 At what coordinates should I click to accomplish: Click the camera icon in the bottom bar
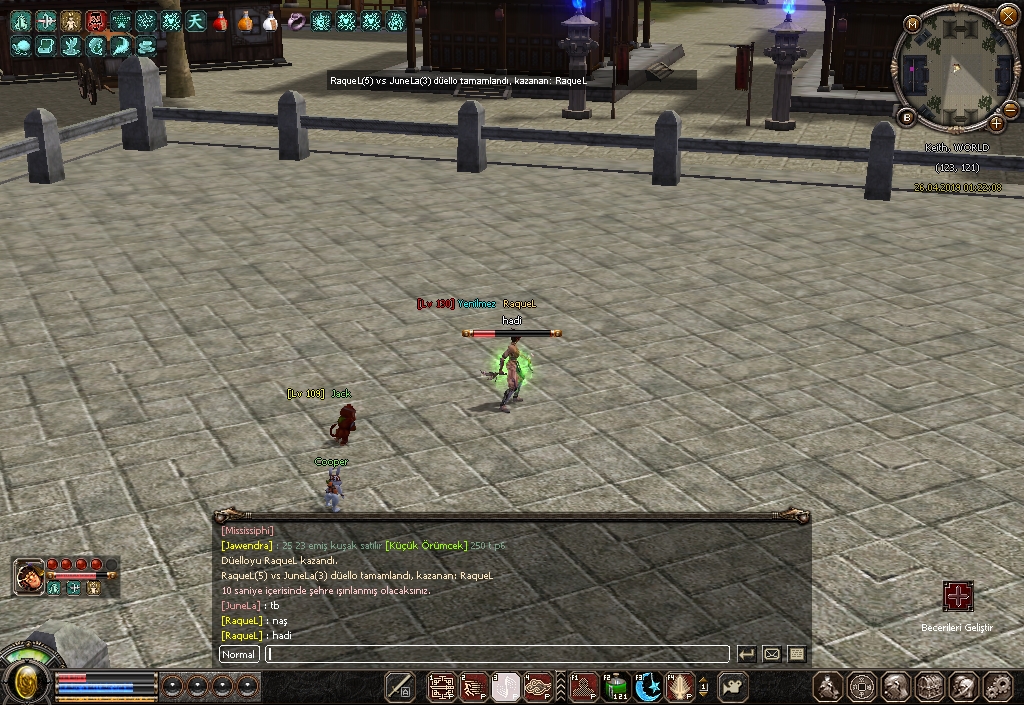[733, 686]
